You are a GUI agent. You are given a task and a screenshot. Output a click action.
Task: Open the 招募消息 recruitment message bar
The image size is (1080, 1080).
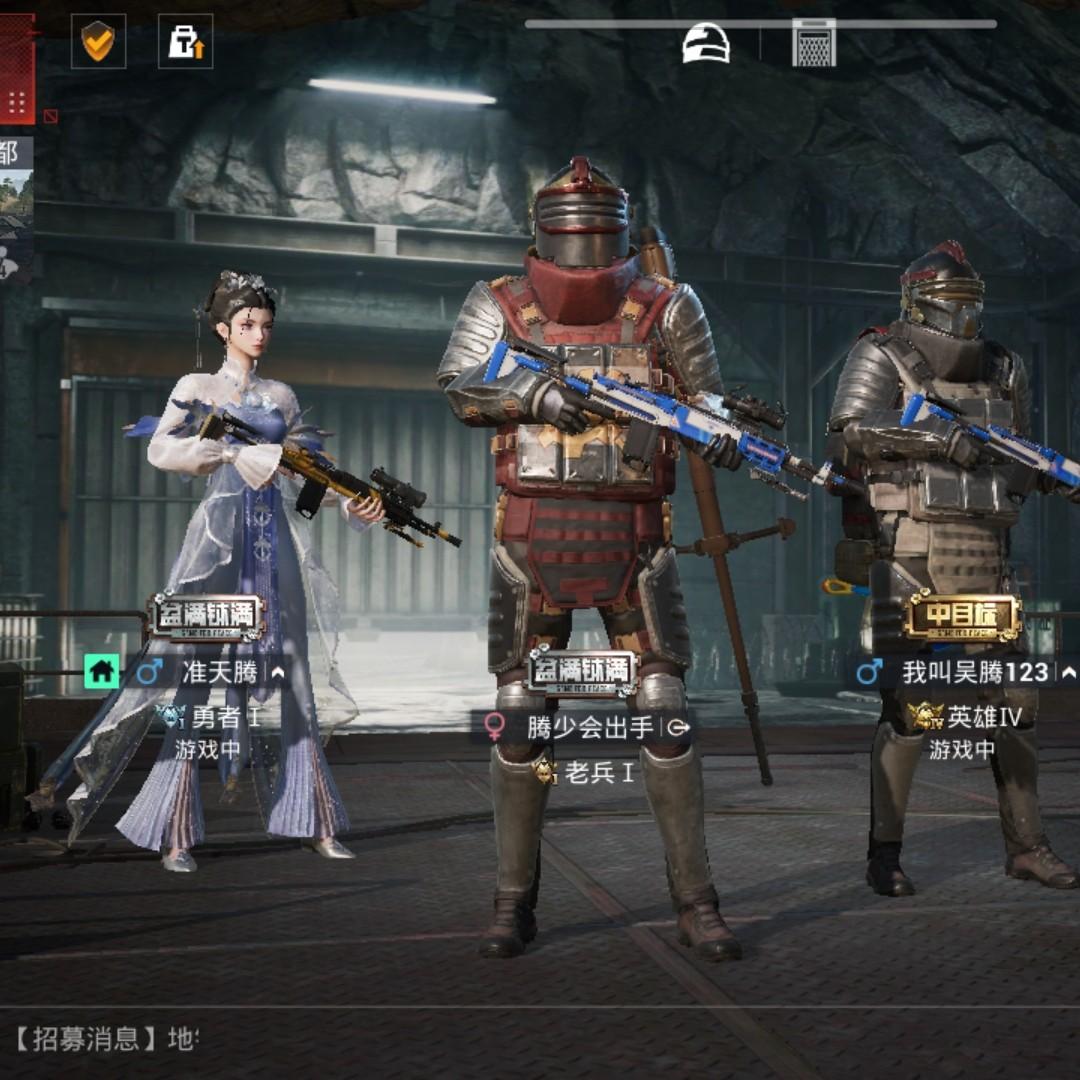100,1038
